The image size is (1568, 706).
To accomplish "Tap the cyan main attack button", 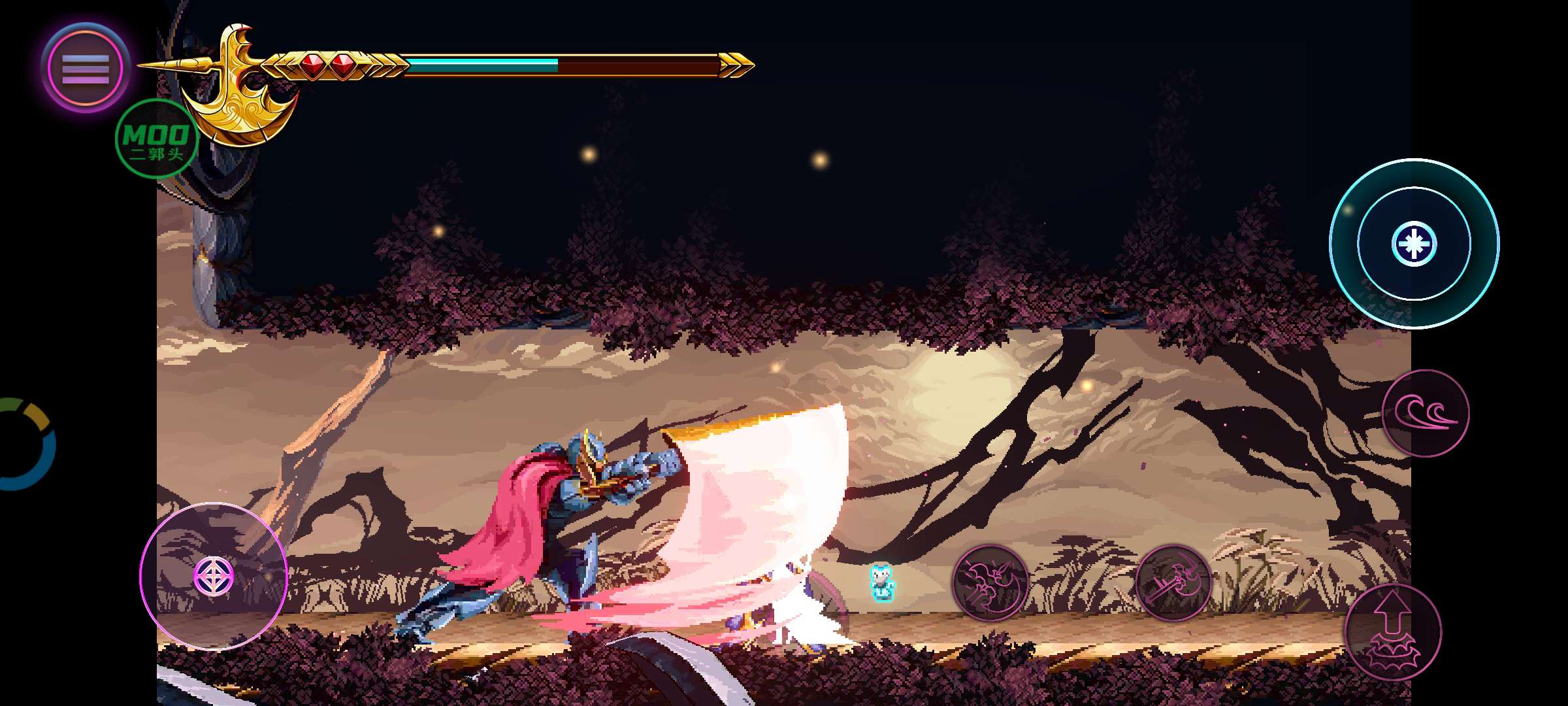I will (1414, 244).
